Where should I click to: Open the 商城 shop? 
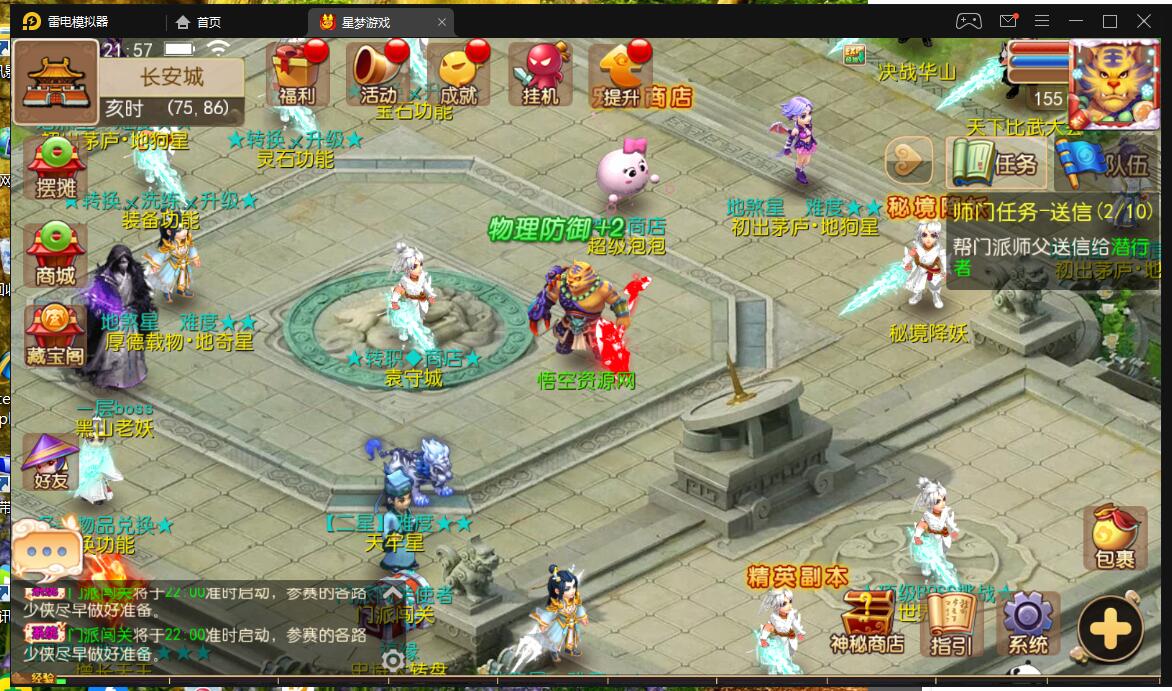56,254
